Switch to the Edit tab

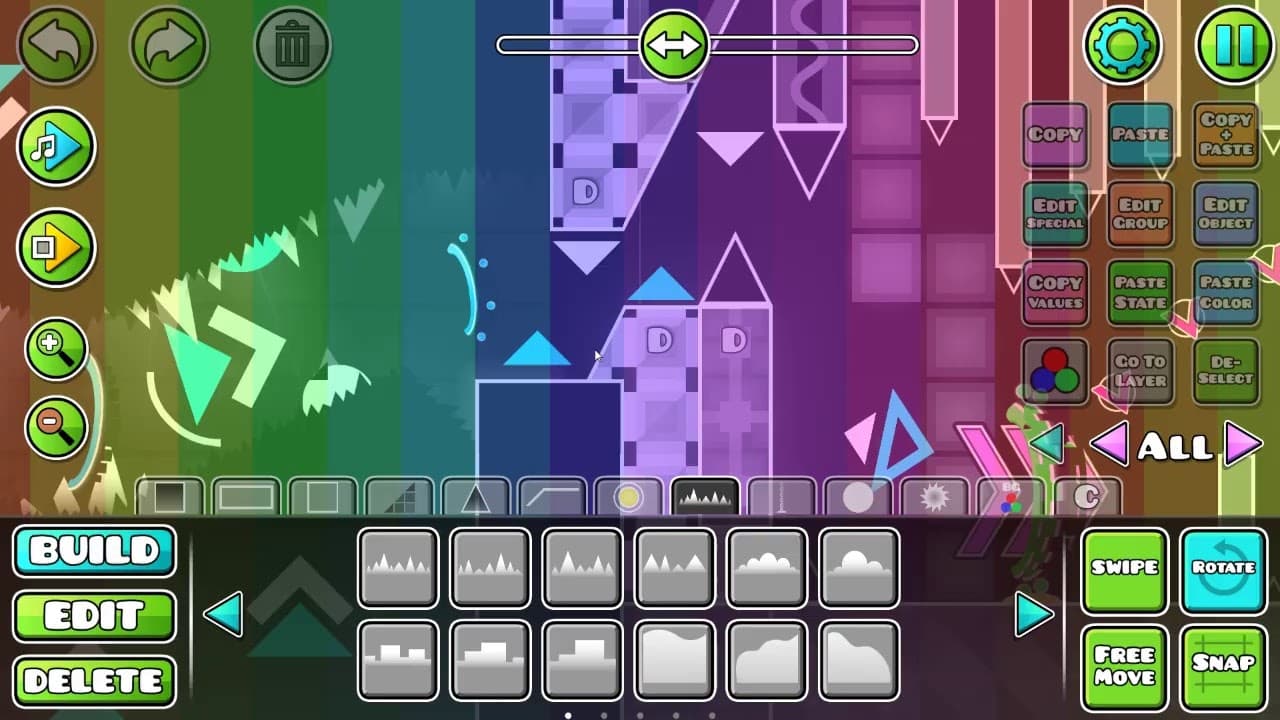pos(94,616)
